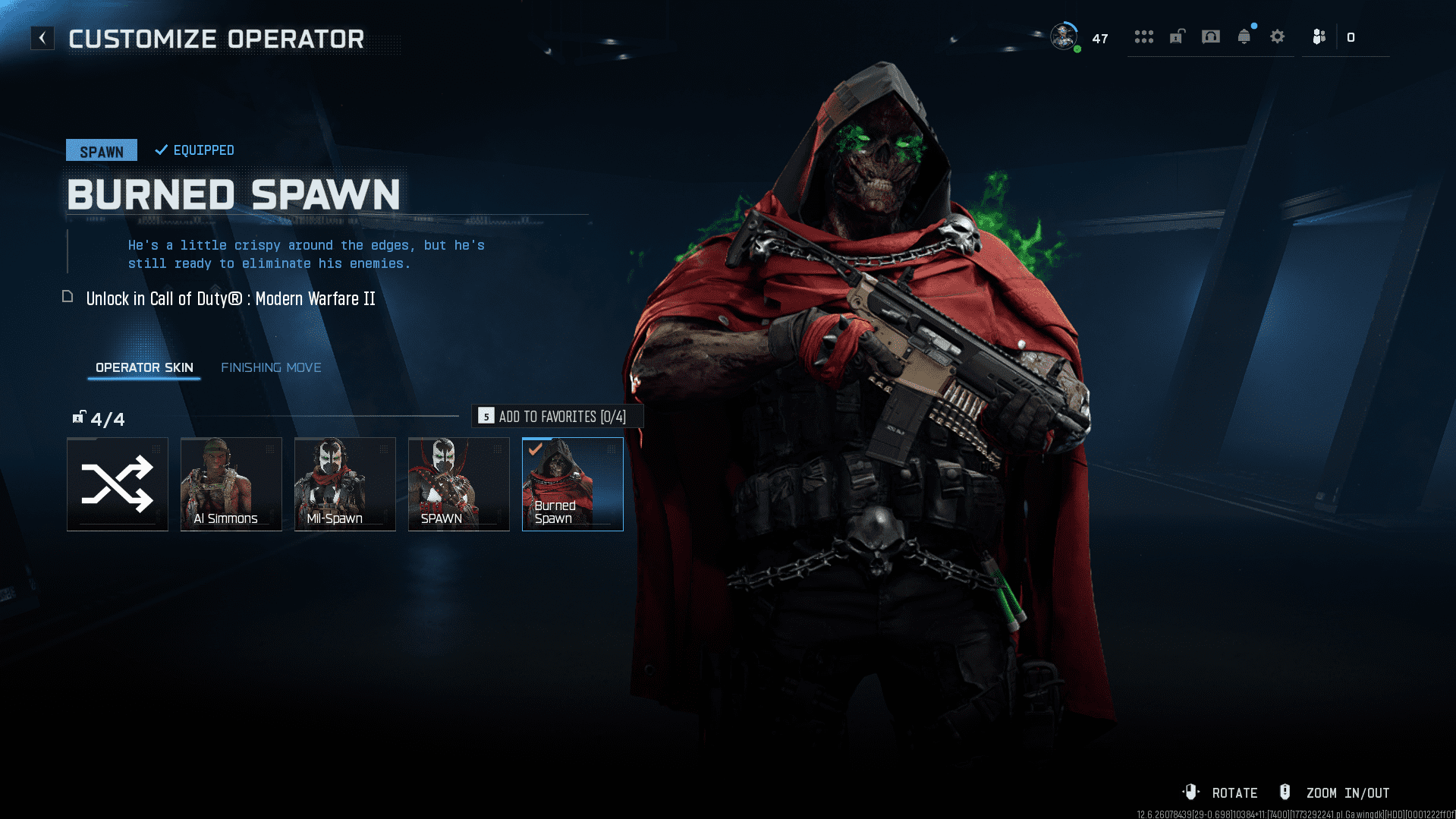1456x819 pixels.
Task: Show notifications via the bell icon
Action: pos(1244,36)
